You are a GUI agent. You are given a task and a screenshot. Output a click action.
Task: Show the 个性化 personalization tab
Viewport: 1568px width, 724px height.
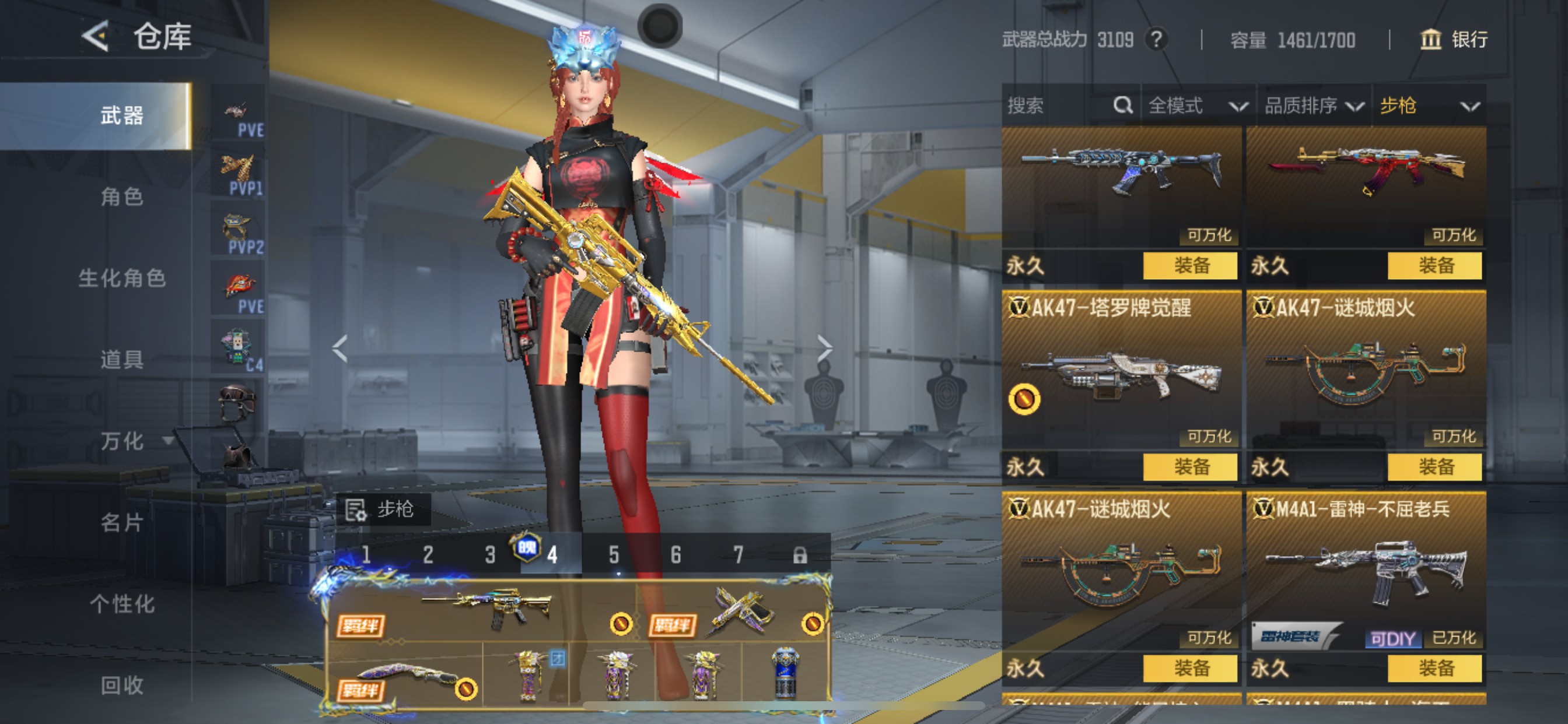click(x=122, y=604)
